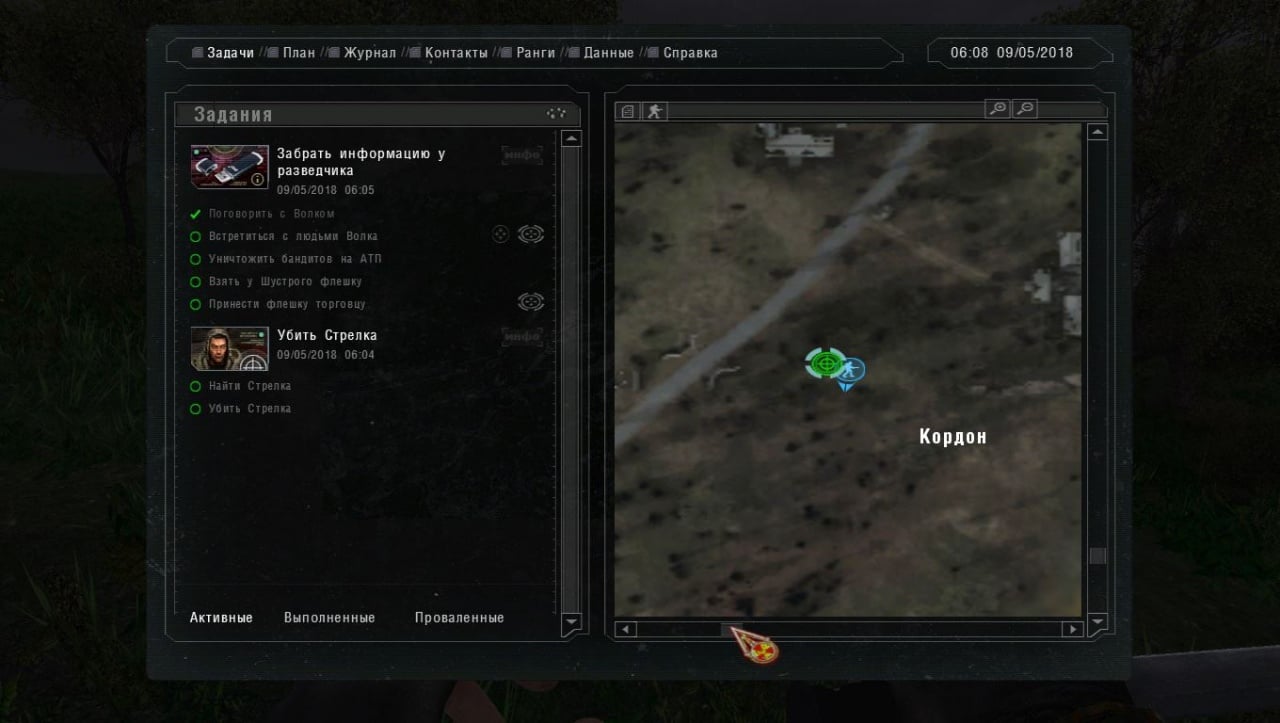Image resolution: width=1280 pixels, height=723 pixels.
Task: Open the Журнал tab
Action: tap(369, 53)
